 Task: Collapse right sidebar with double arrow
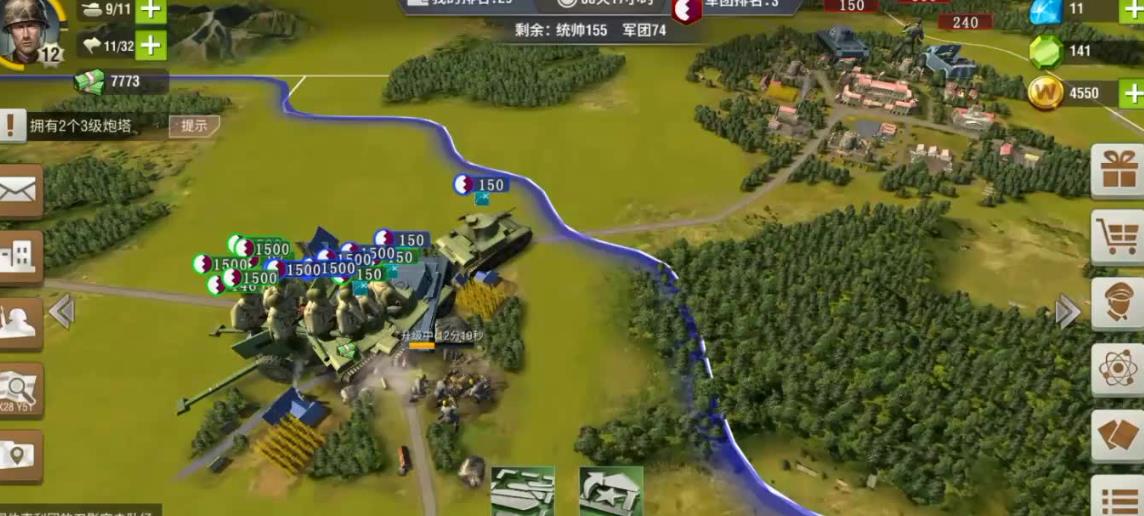point(1068,311)
